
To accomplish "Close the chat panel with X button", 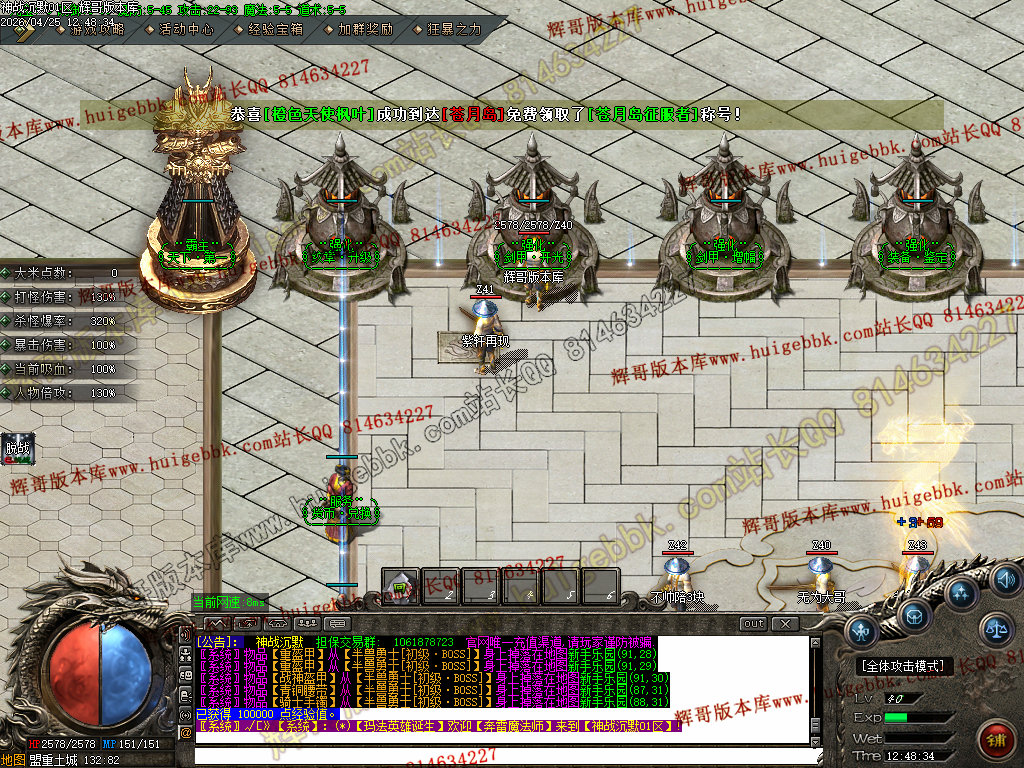I will pos(786,624).
